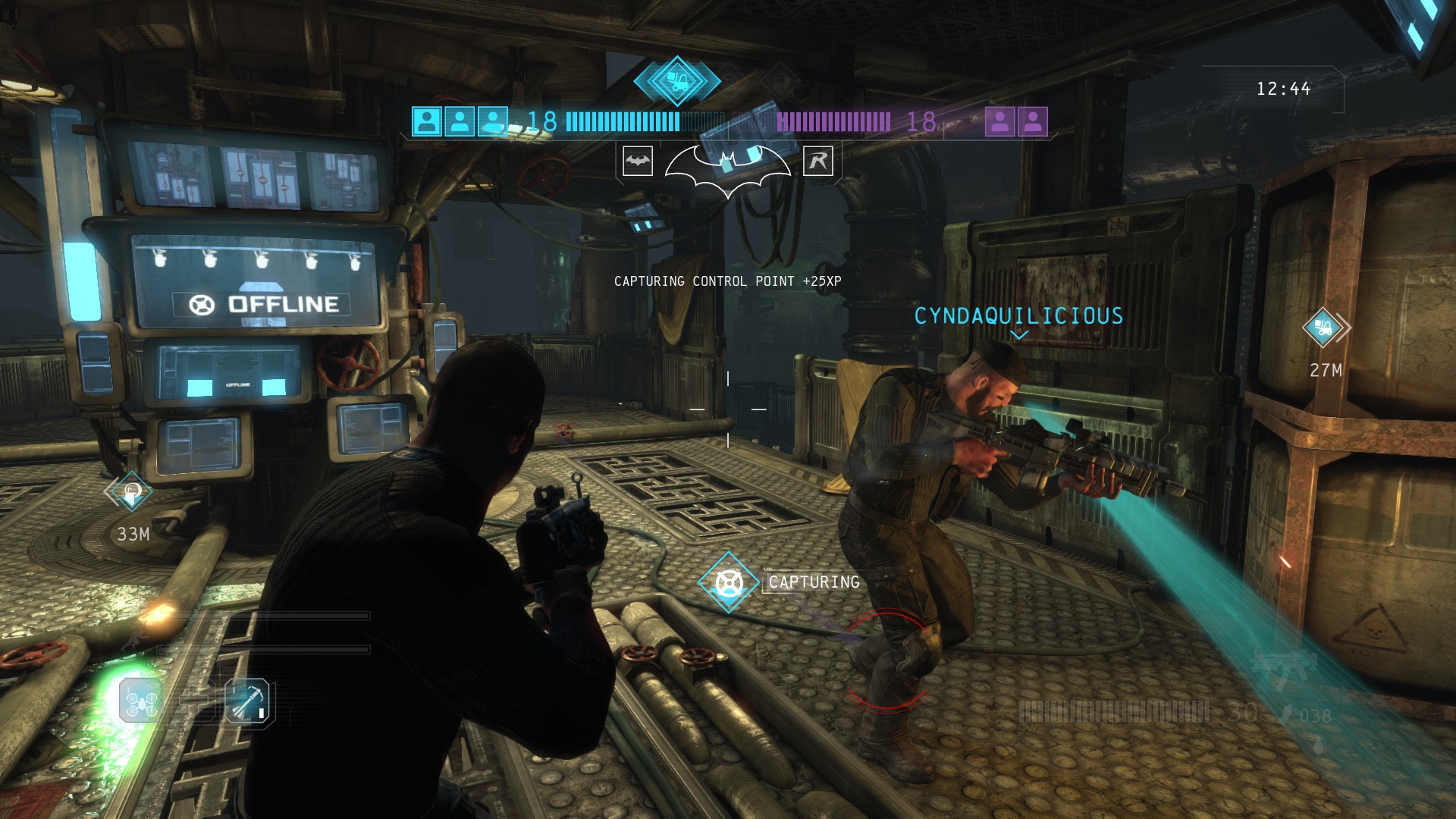Activate the quadcopter drone gadget
1456x819 pixels.
[x=141, y=701]
